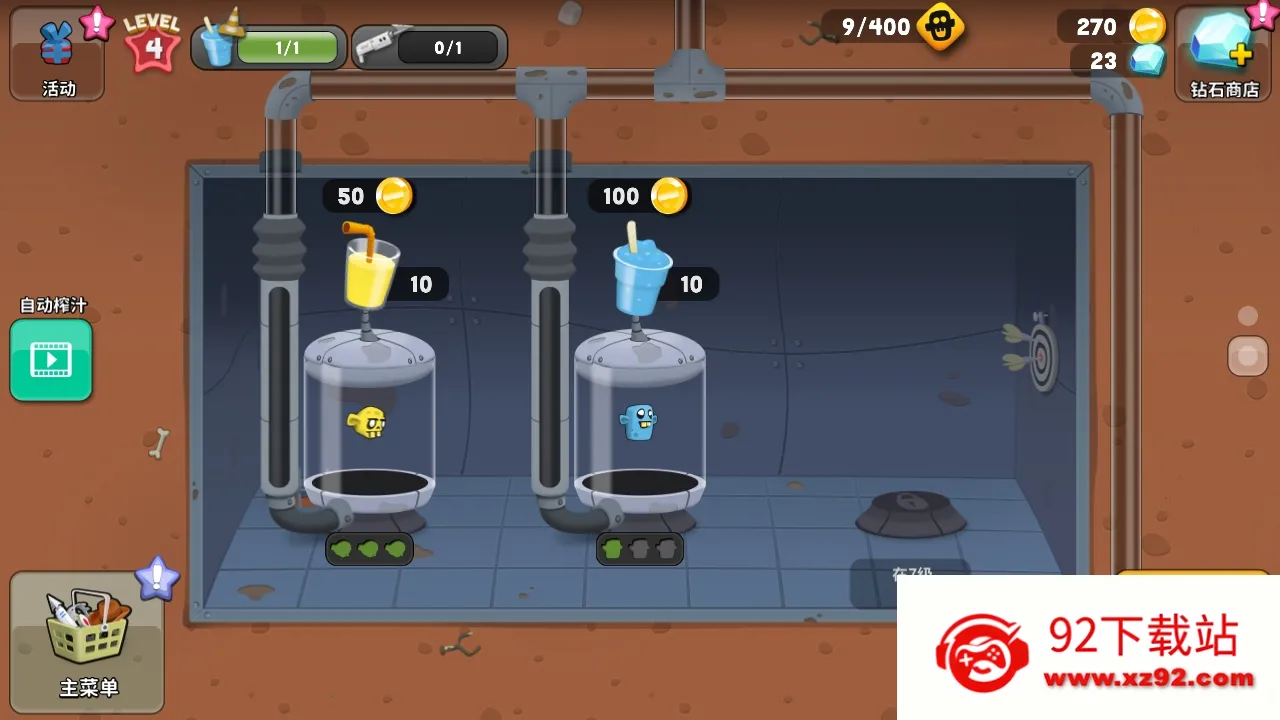Tap the Level 4 star badge
This screenshot has height=720, width=1280.
coord(152,42)
